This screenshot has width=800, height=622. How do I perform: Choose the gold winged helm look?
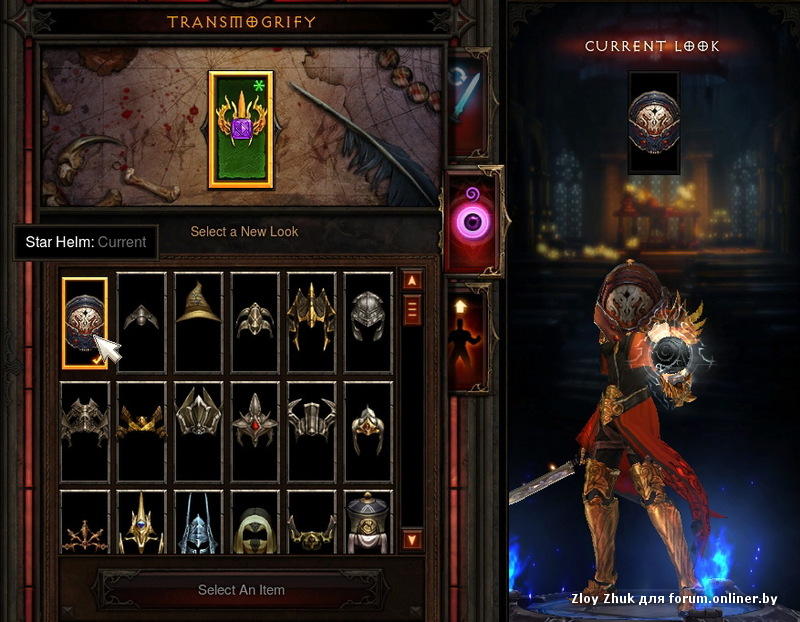[x=311, y=322]
